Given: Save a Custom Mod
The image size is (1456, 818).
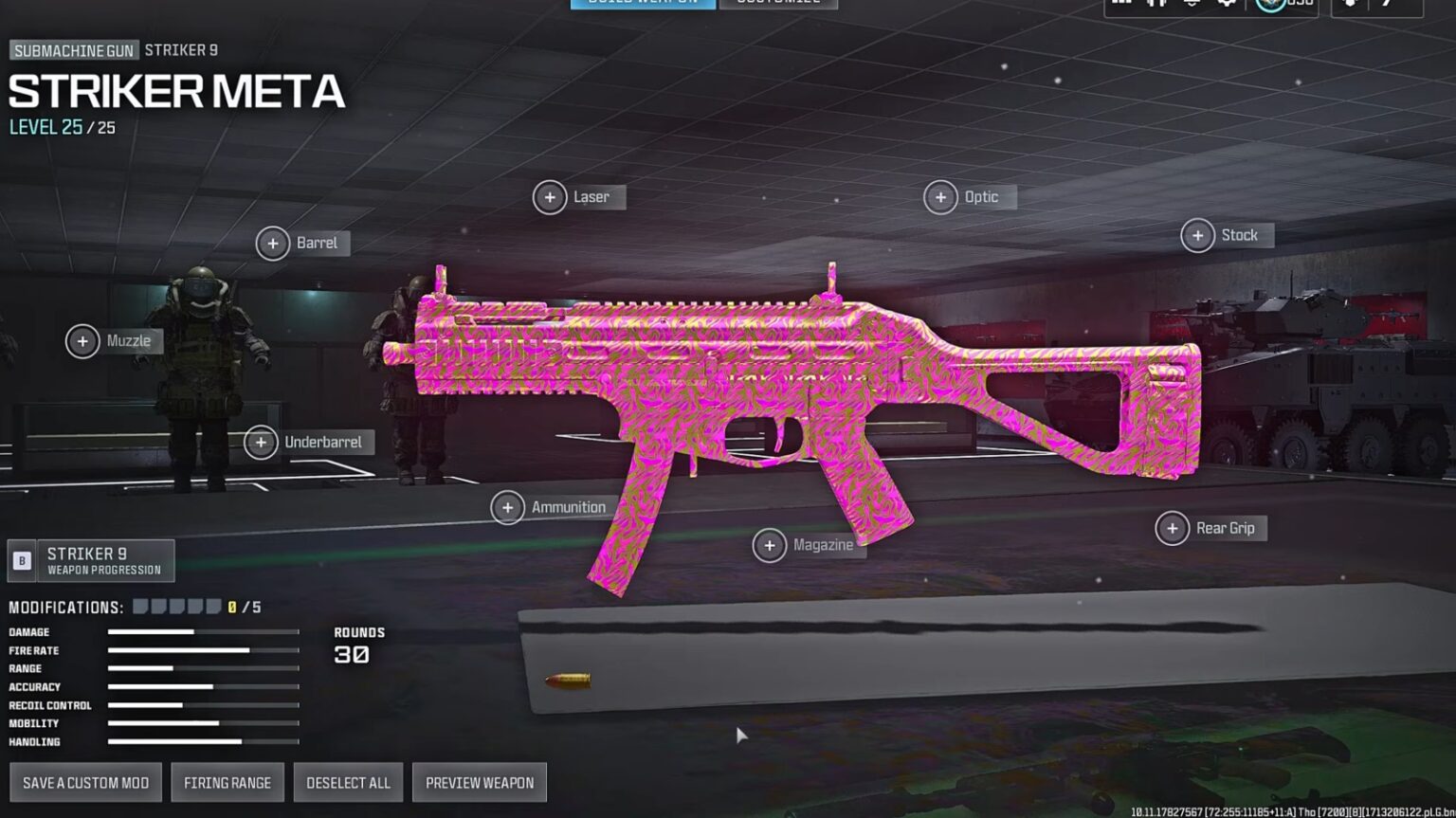Looking at the screenshot, I should pos(84,782).
